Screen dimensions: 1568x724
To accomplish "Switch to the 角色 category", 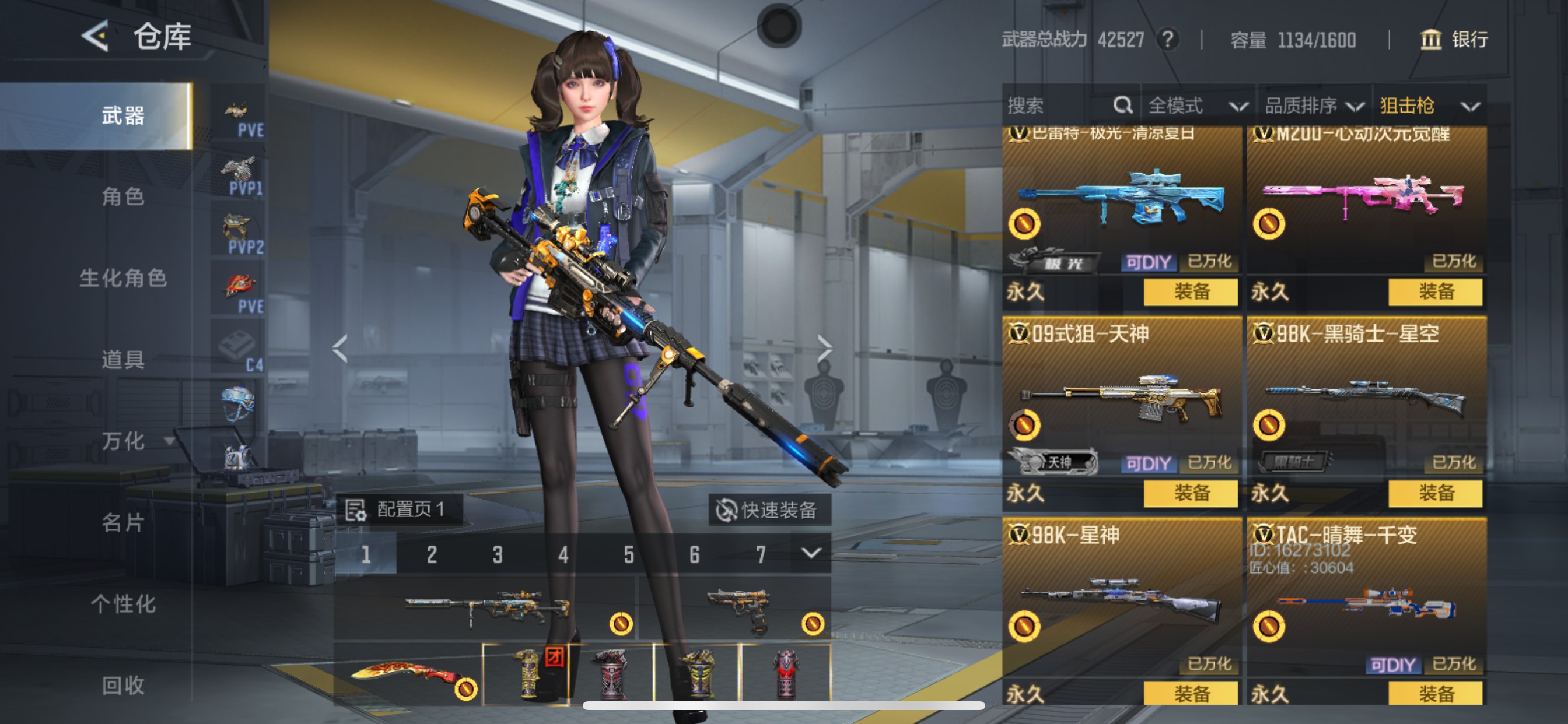I will 123,196.
